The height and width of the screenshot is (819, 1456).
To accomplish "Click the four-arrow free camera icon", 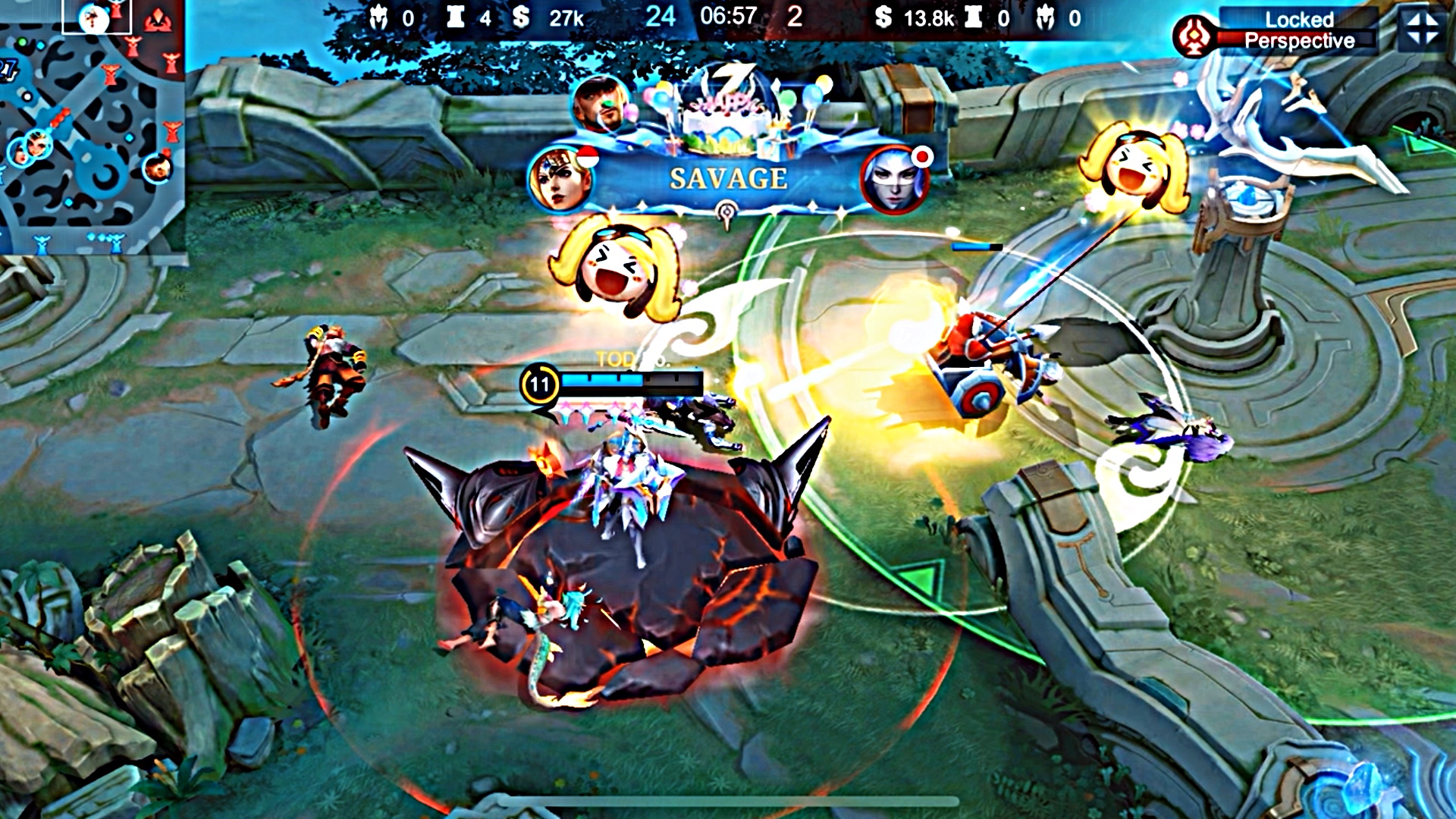I will (1423, 30).
